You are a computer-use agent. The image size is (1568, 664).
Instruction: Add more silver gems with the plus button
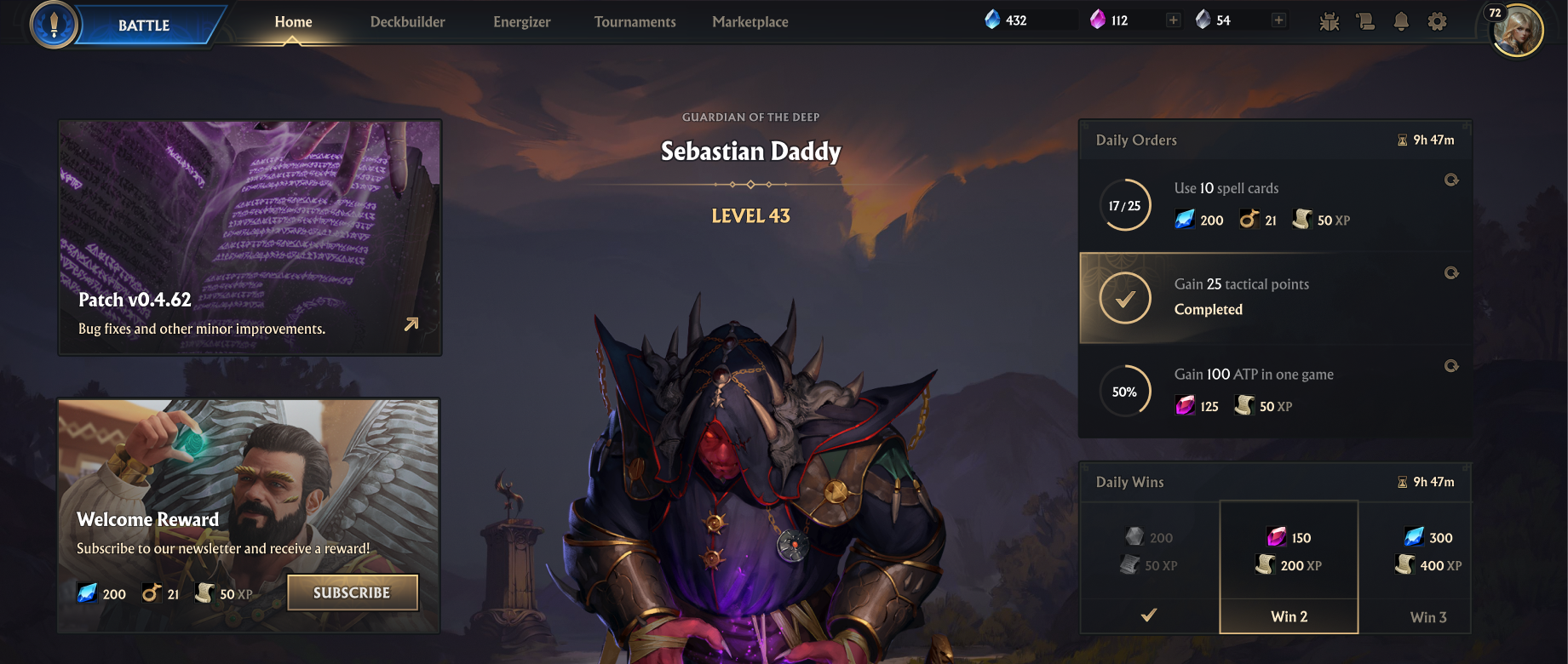1278,20
